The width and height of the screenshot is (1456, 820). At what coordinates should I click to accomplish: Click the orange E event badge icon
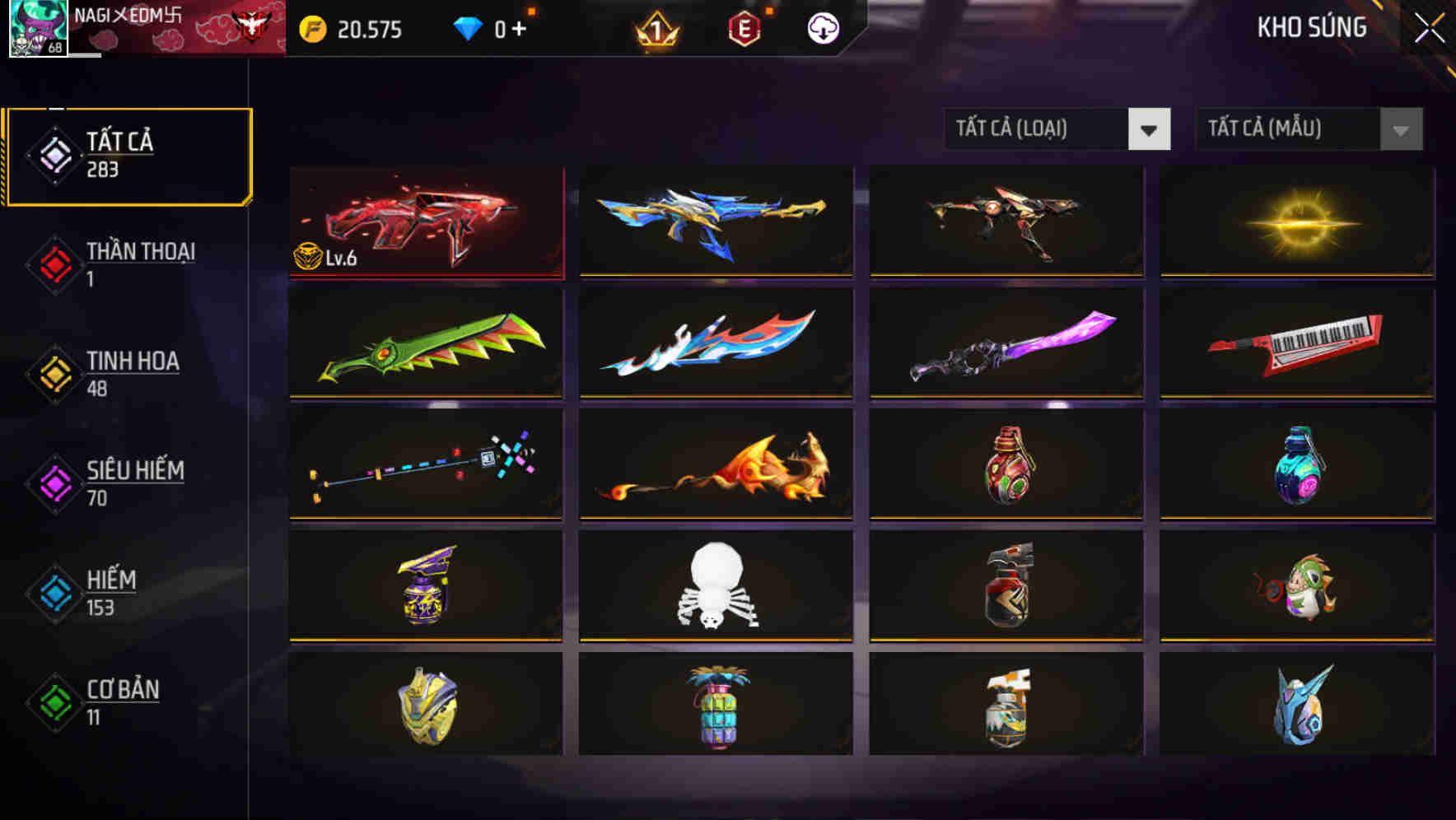(x=745, y=30)
